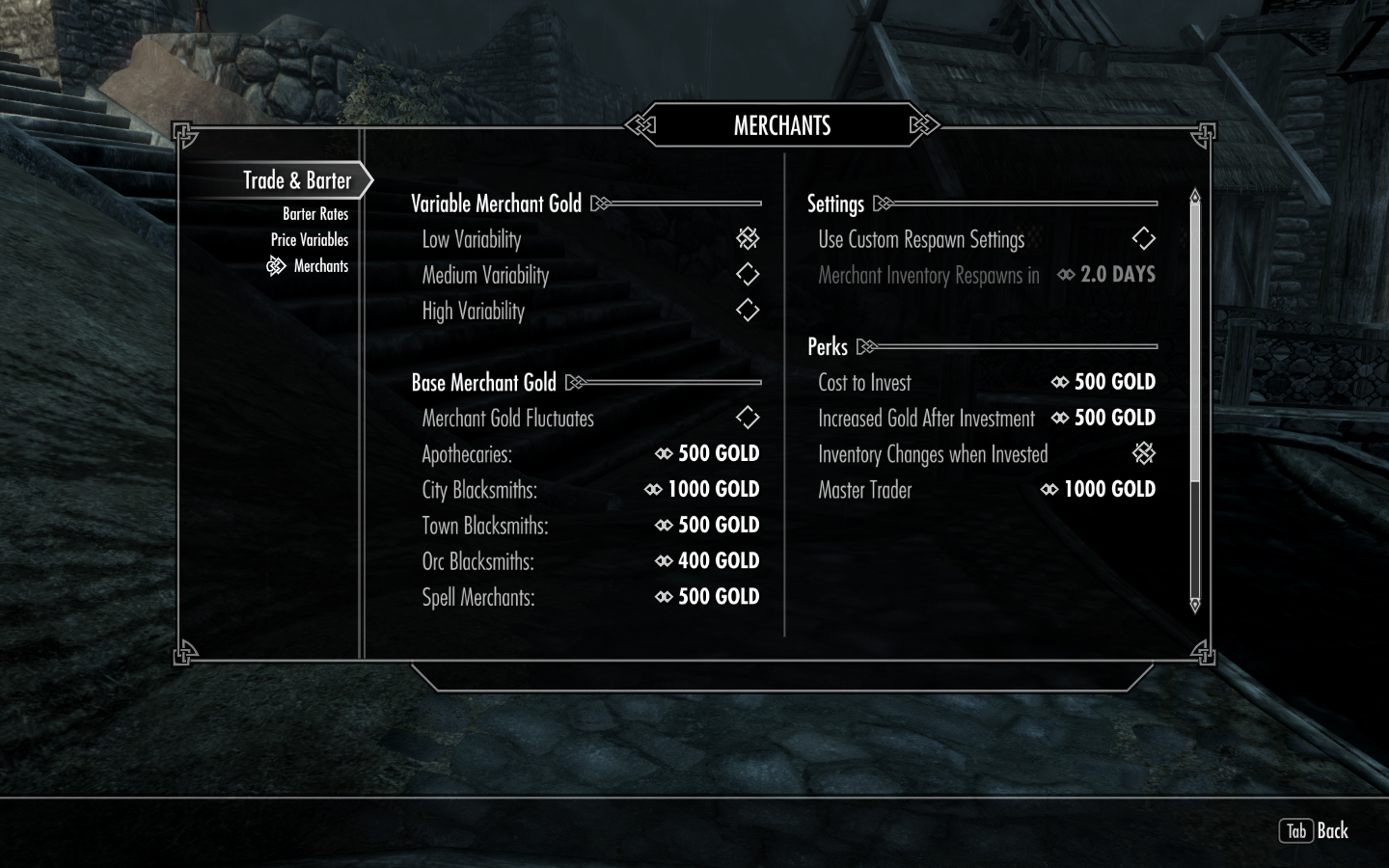Toggle Inventory Changes when Invested
Image resolution: width=1389 pixels, height=868 pixels.
pyautogui.click(x=1143, y=453)
